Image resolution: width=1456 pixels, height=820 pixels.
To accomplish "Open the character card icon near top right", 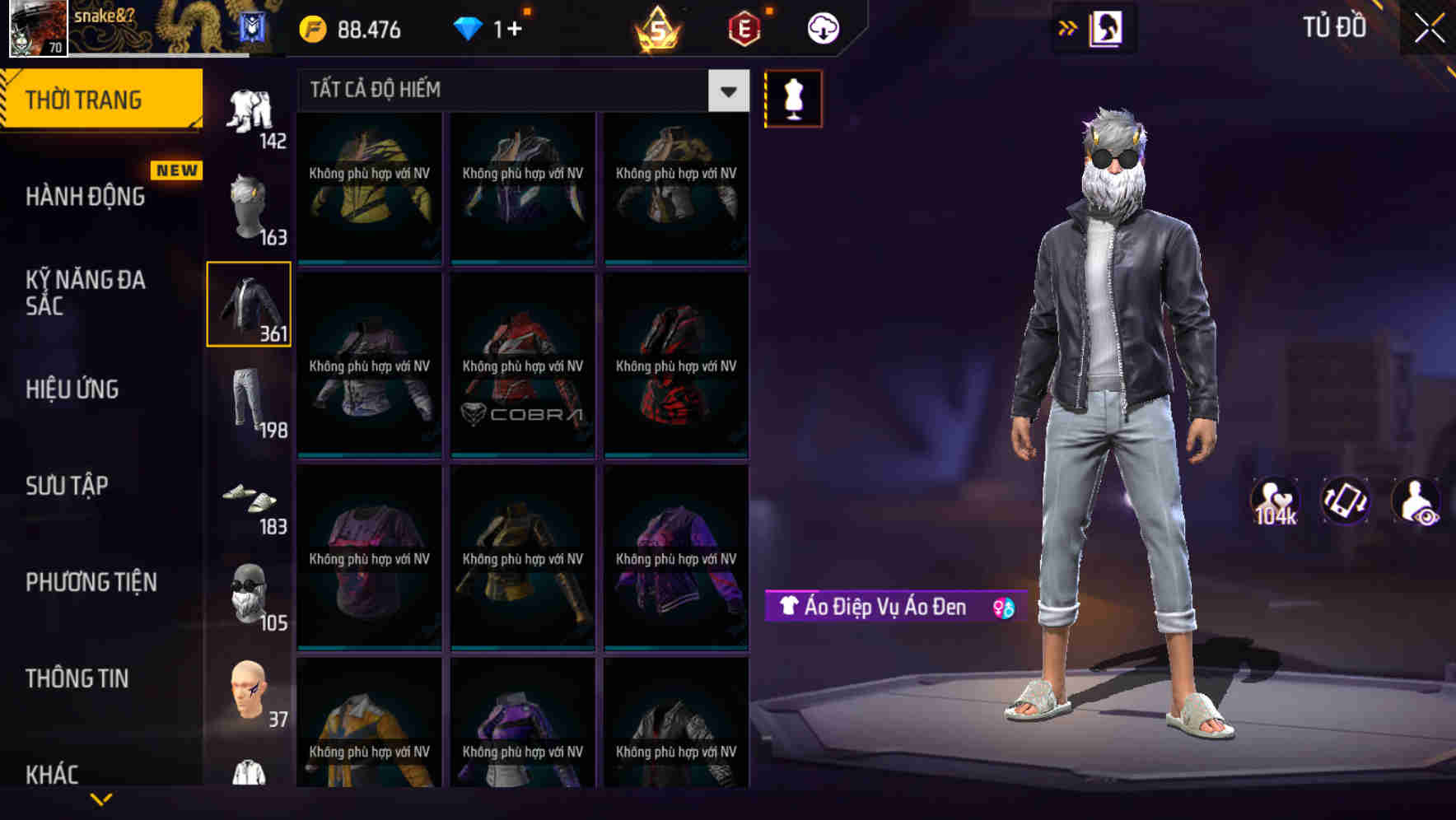I will click(x=1105, y=27).
